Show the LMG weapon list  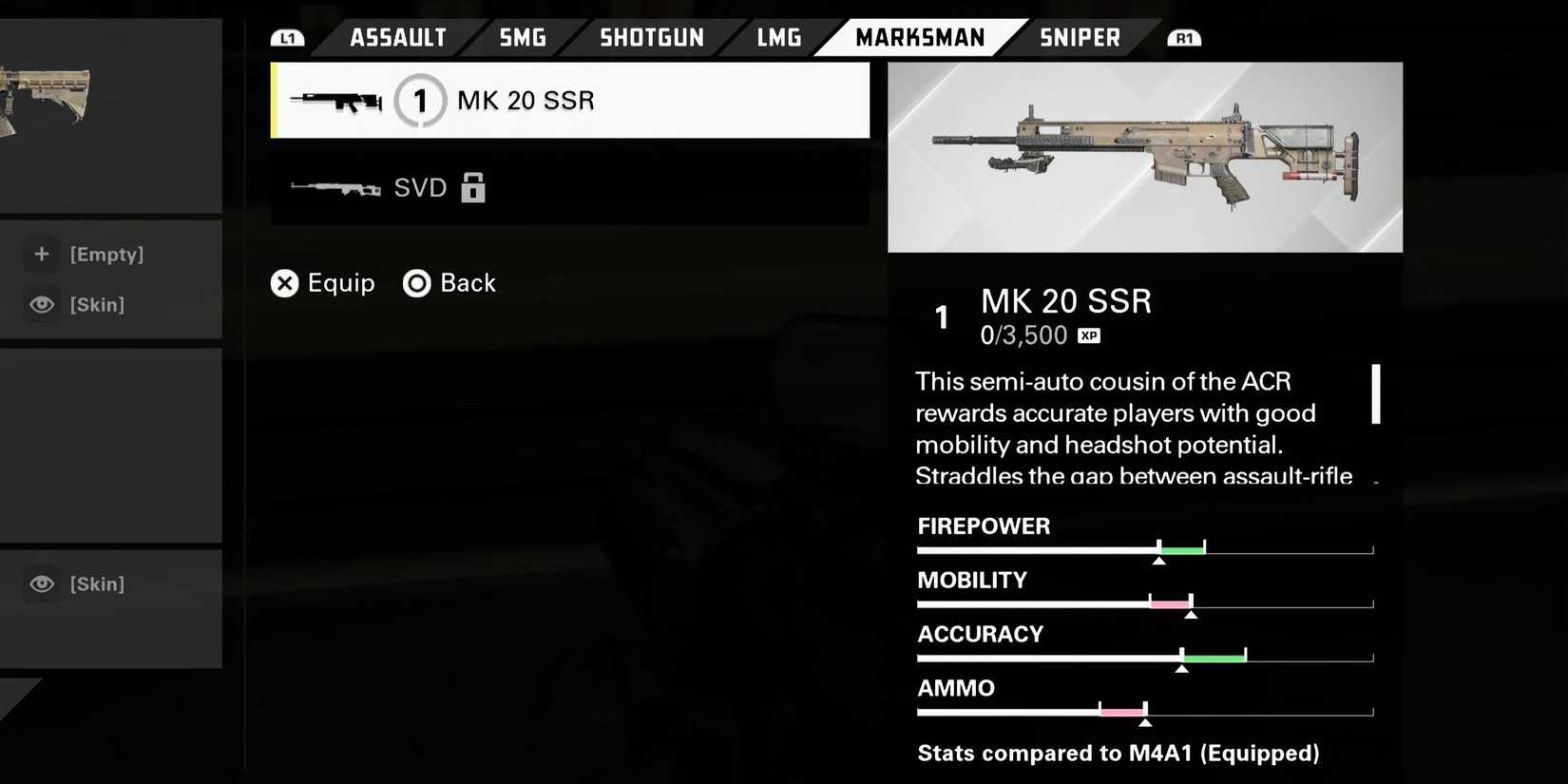coord(779,38)
